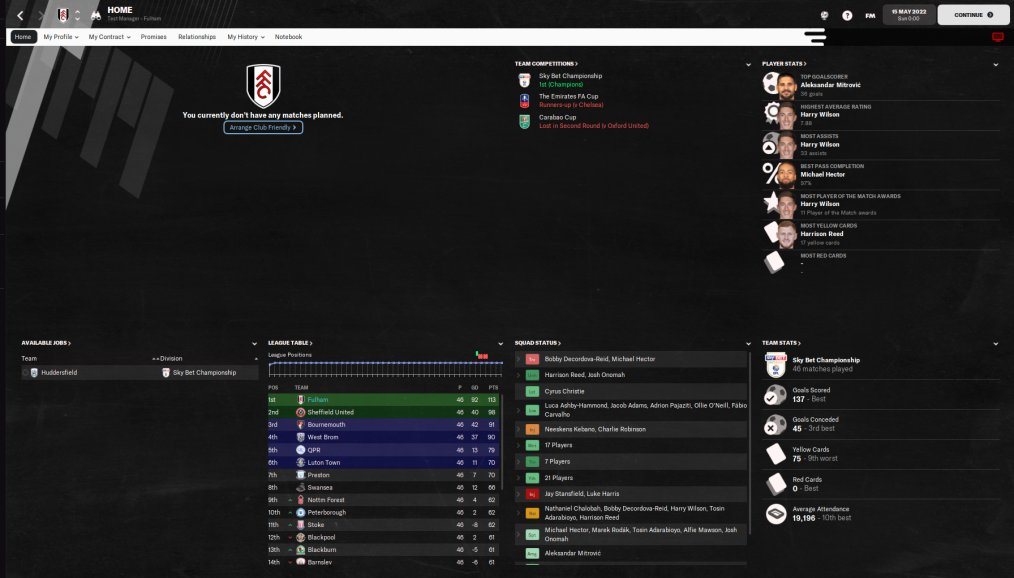
Task: Open the Team Competitions panel header
Action: click(546, 64)
